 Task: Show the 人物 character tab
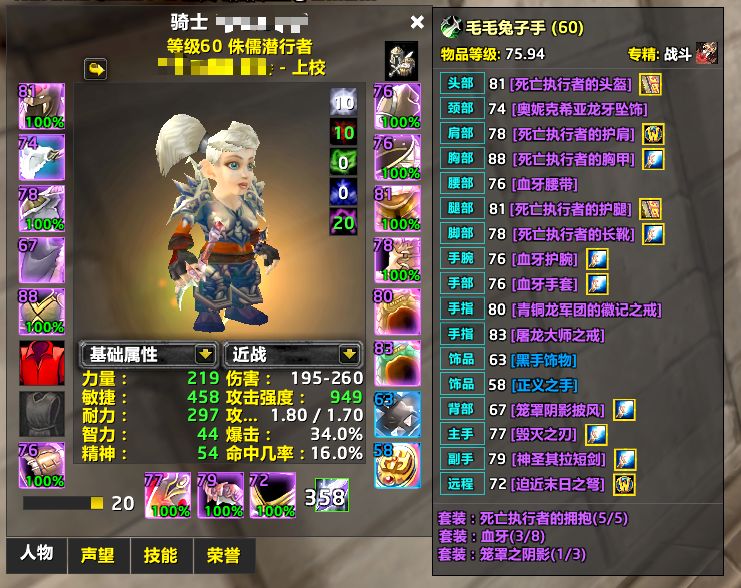[x=37, y=556]
